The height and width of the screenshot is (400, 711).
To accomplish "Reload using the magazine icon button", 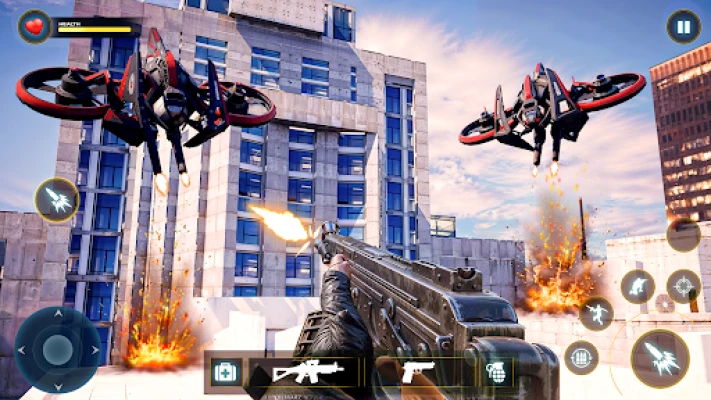I will click(581, 357).
